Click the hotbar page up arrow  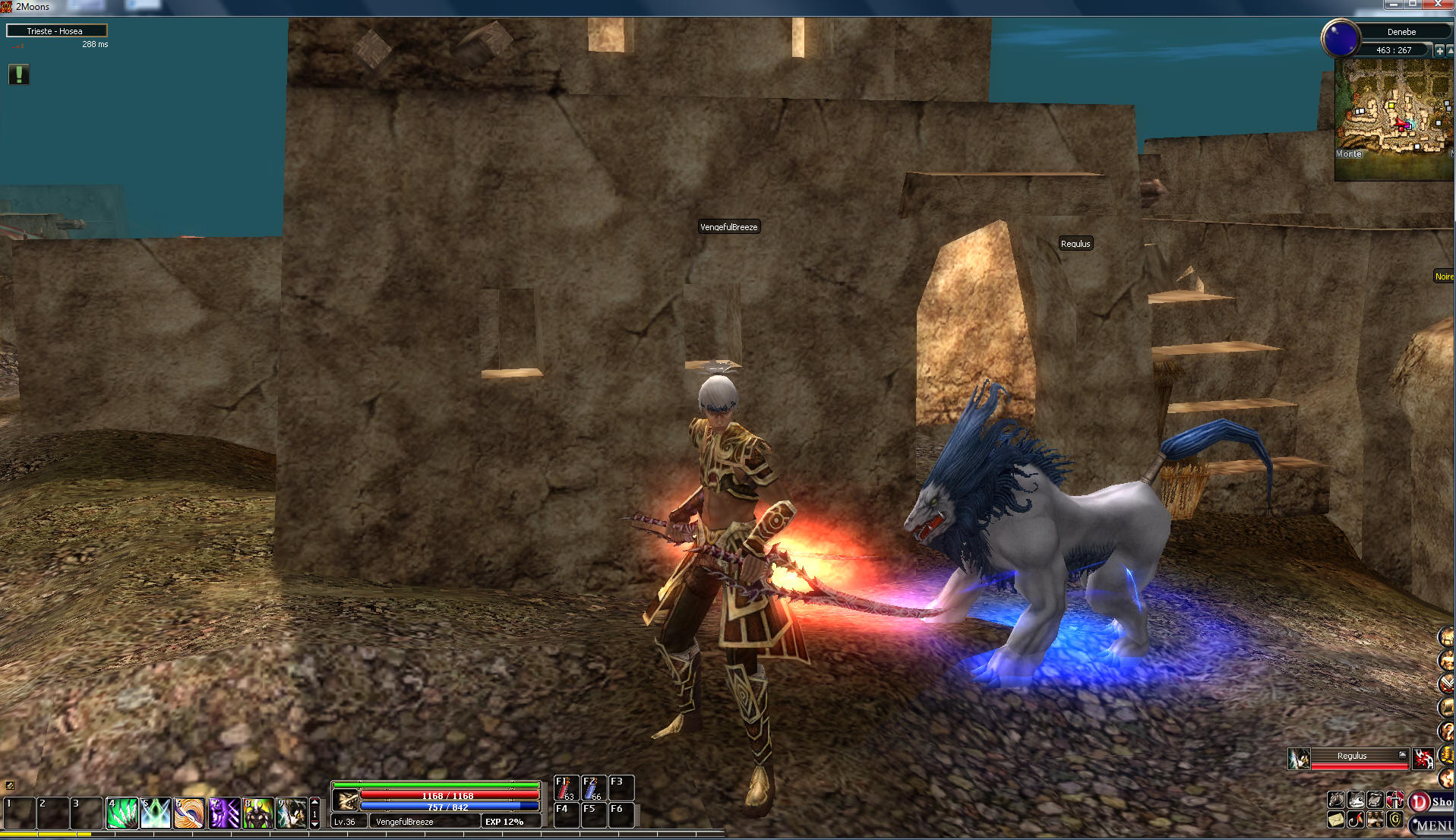coord(315,802)
